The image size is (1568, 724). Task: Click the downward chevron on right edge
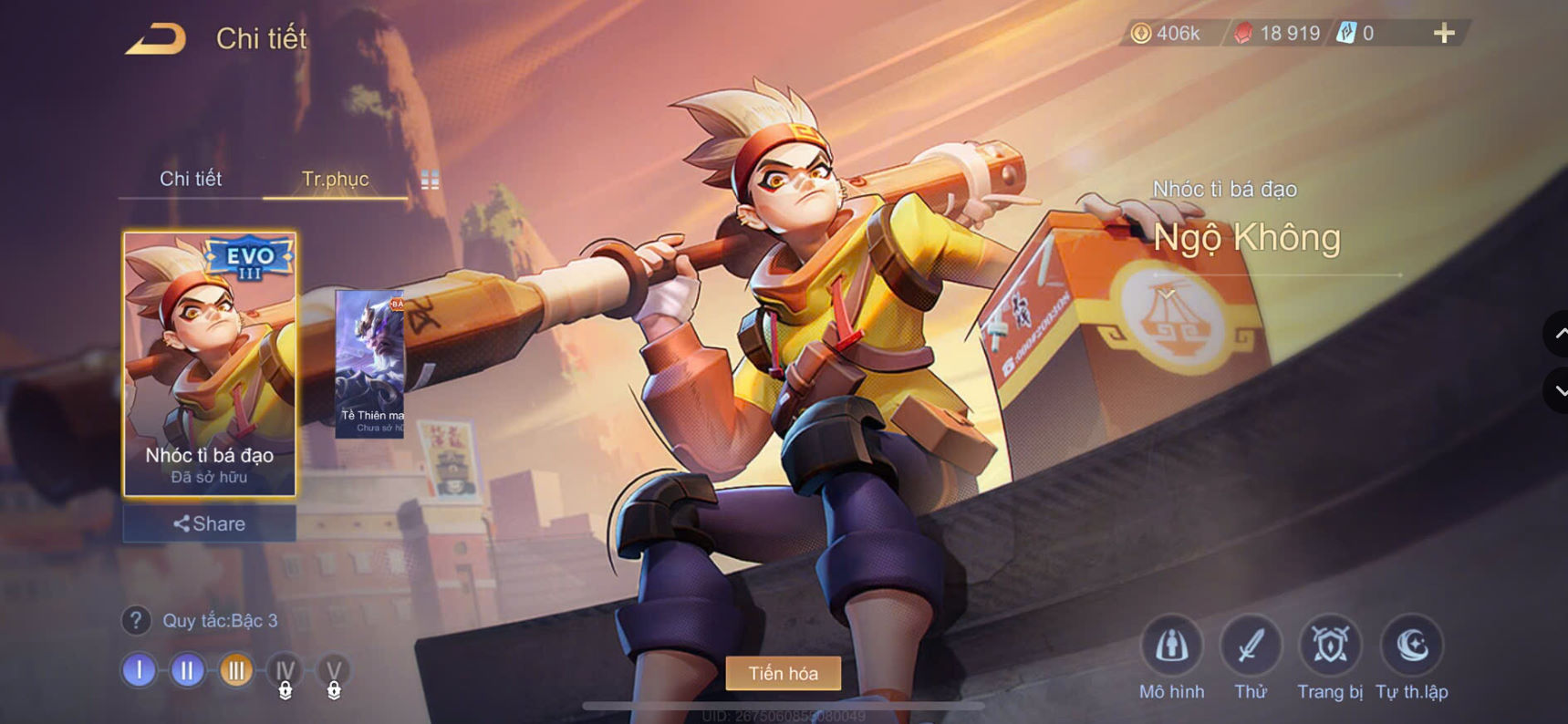click(1556, 390)
